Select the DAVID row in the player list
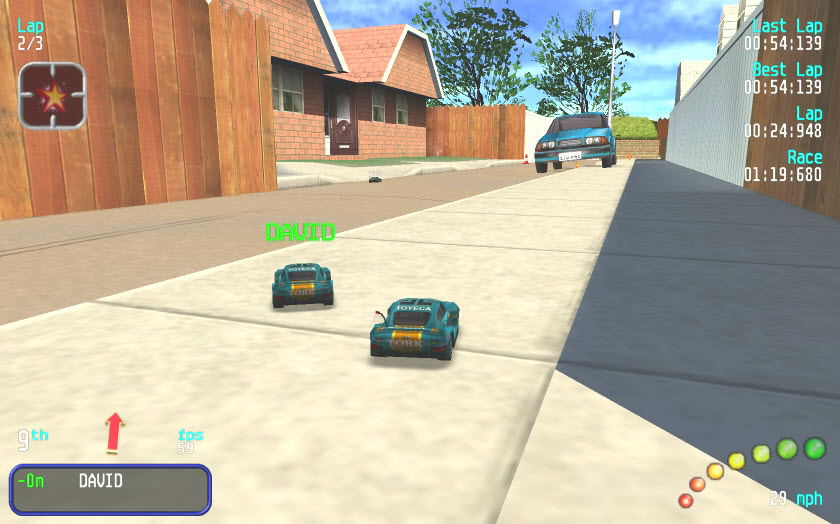 [110, 487]
